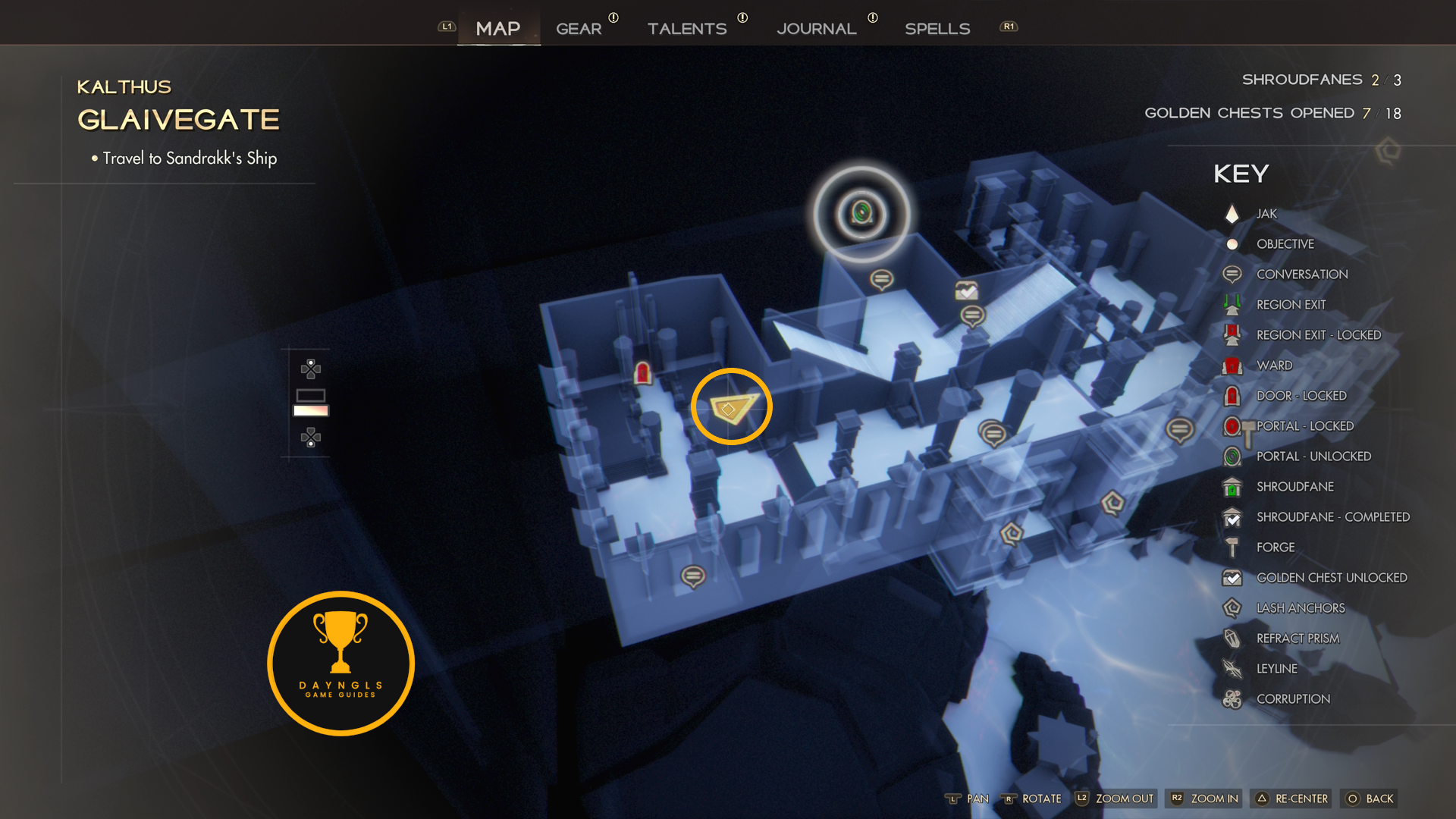Choose the upper empty floor level box
The height and width of the screenshot is (819, 1456).
click(311, 395)
